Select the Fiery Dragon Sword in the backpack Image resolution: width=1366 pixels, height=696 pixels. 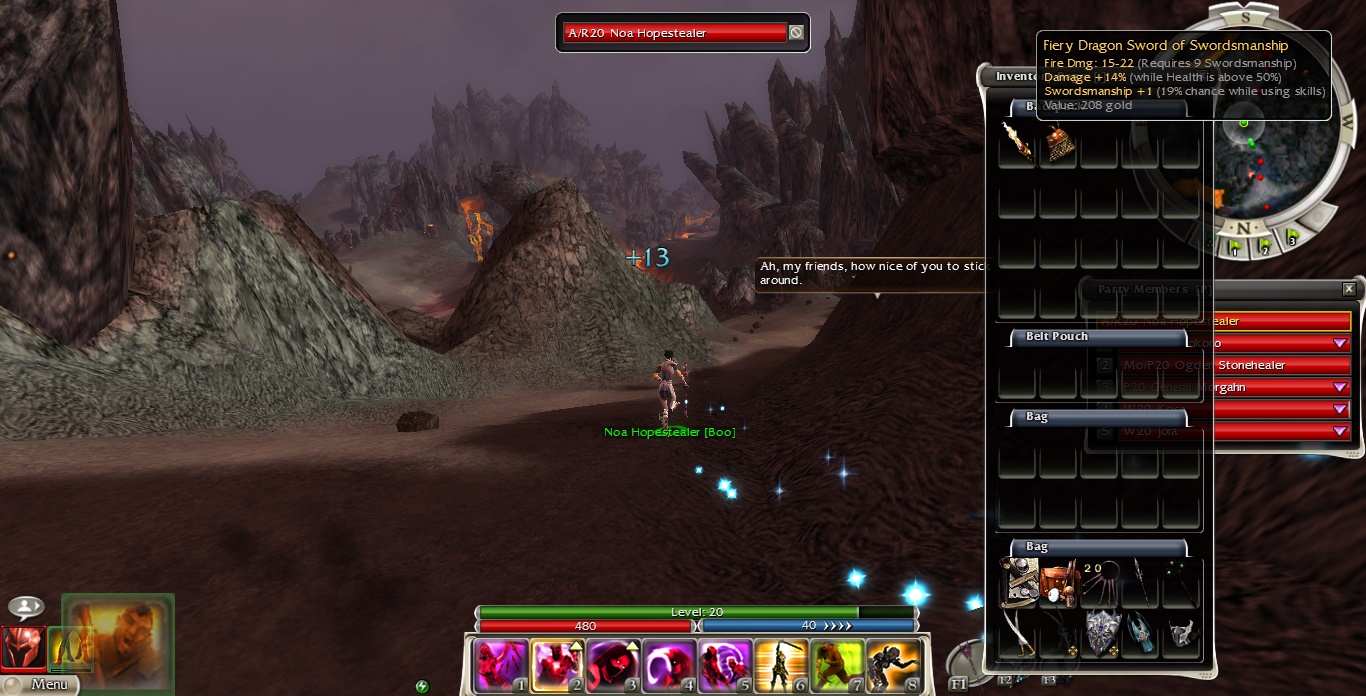pos(1017,145)
